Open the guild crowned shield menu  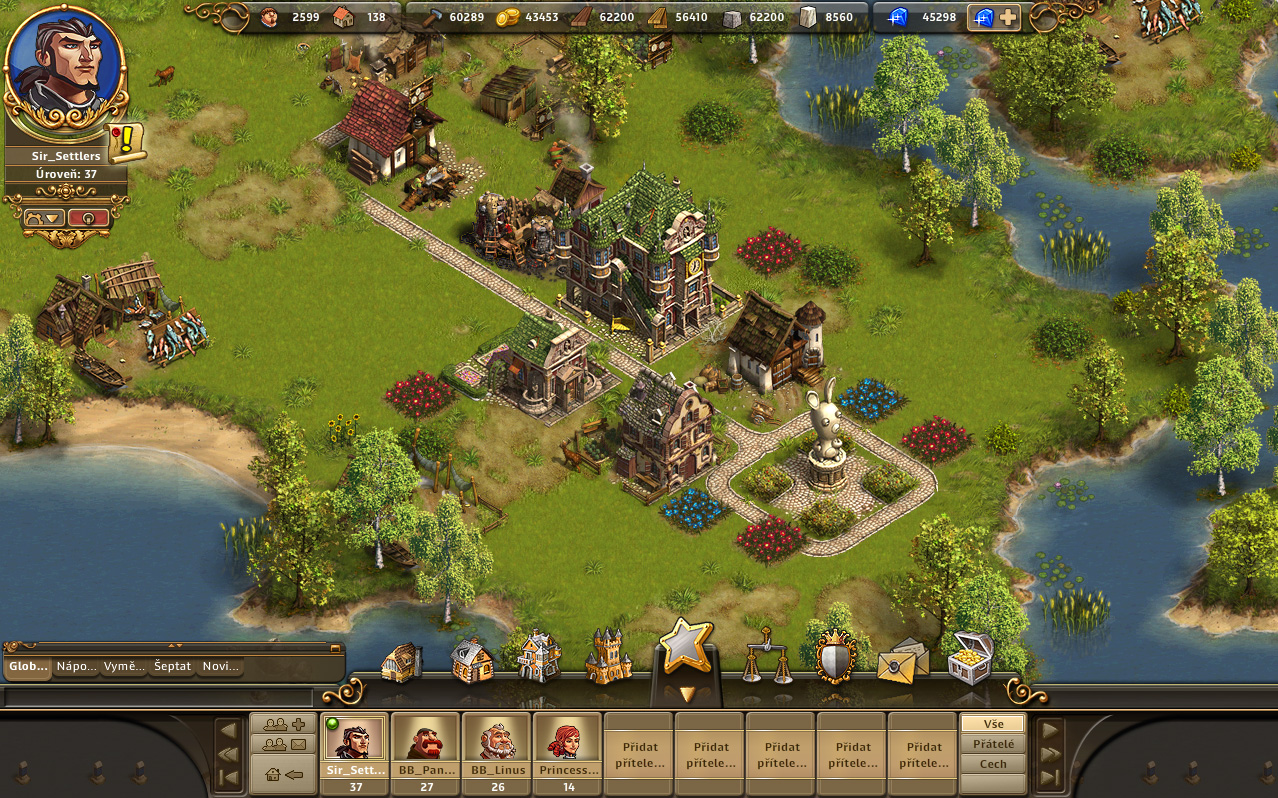(835, 657)
